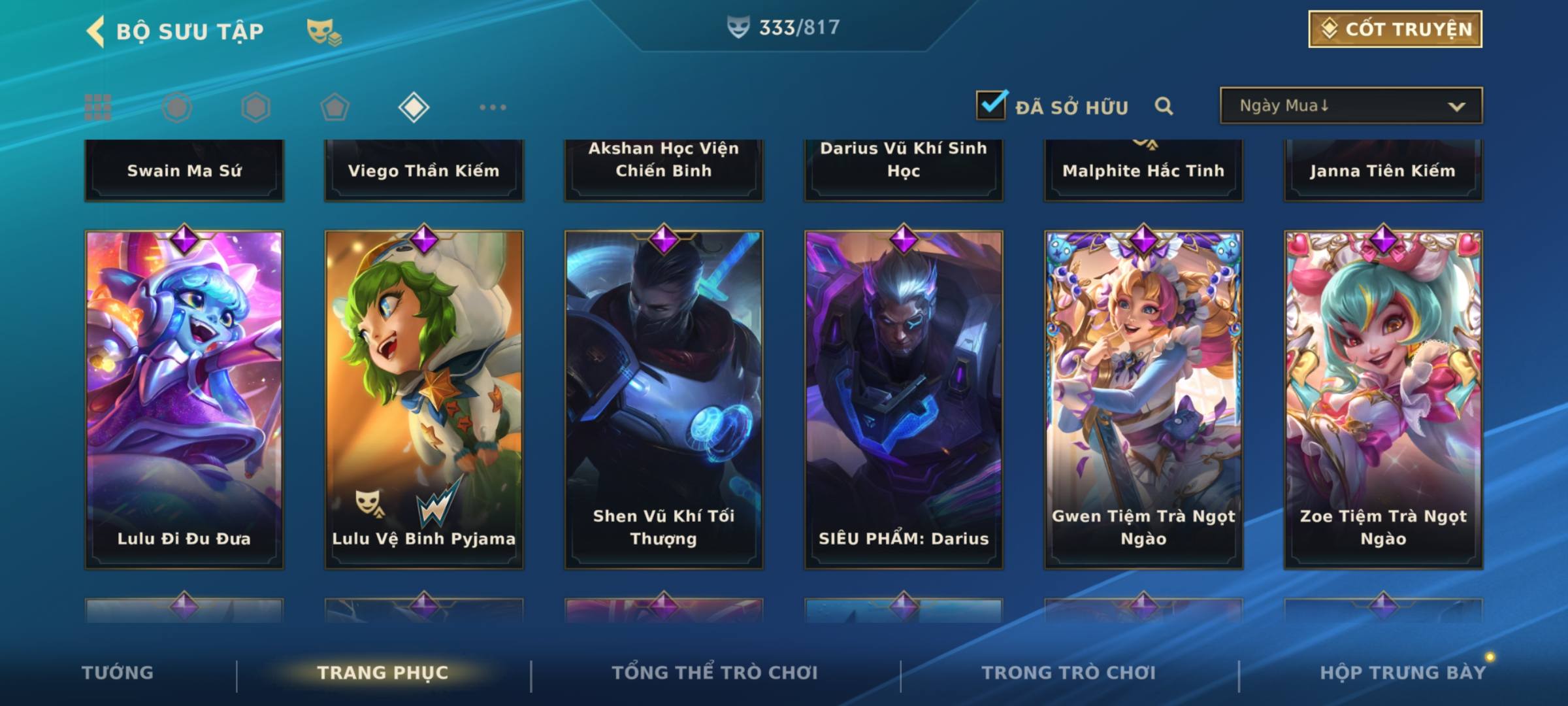Viewport: 1568px width, 706px height.
Task: Select the grid view filter icon
Action: (x=98, y=107)
